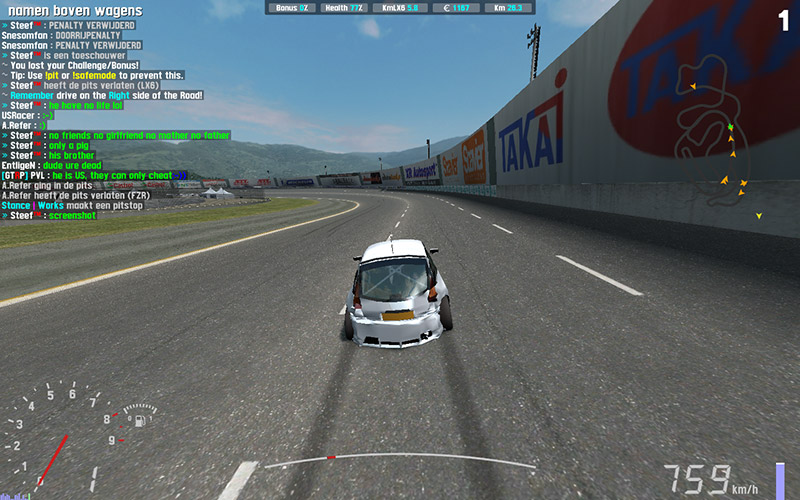This screenshot has width=800, height=500.
Task: Select the "!pit or !safemode" tip message
Action: pyautogui.click(x=96, y=75)
